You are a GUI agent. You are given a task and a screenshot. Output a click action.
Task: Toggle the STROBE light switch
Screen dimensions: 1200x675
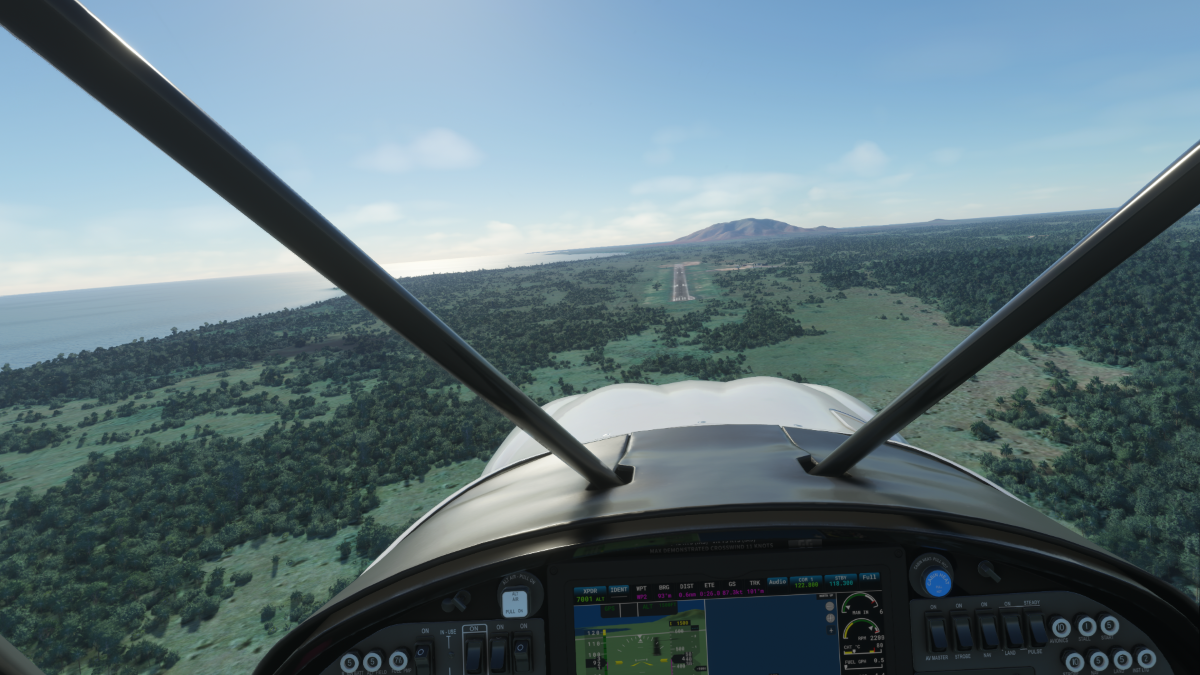point(962,633)
